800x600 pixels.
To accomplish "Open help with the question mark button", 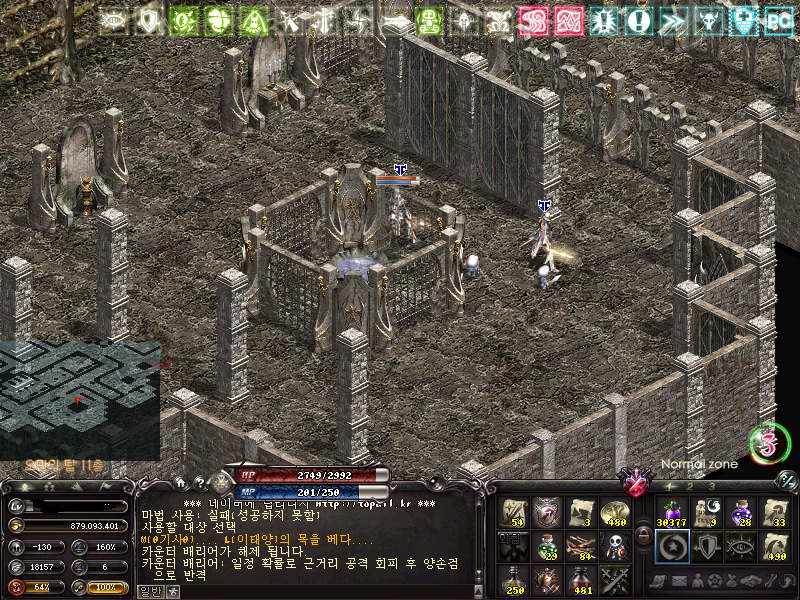I will click(x=198, y=482).
